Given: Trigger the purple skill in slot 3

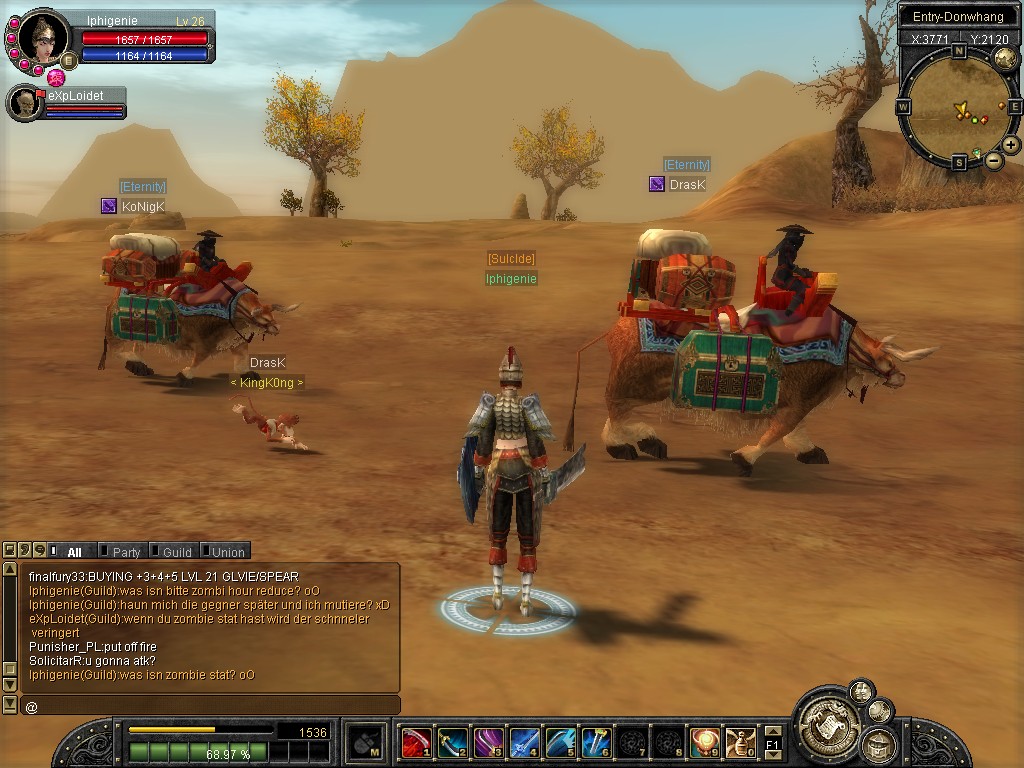Looking at the screenshot, I should click(x=488, y=742).
